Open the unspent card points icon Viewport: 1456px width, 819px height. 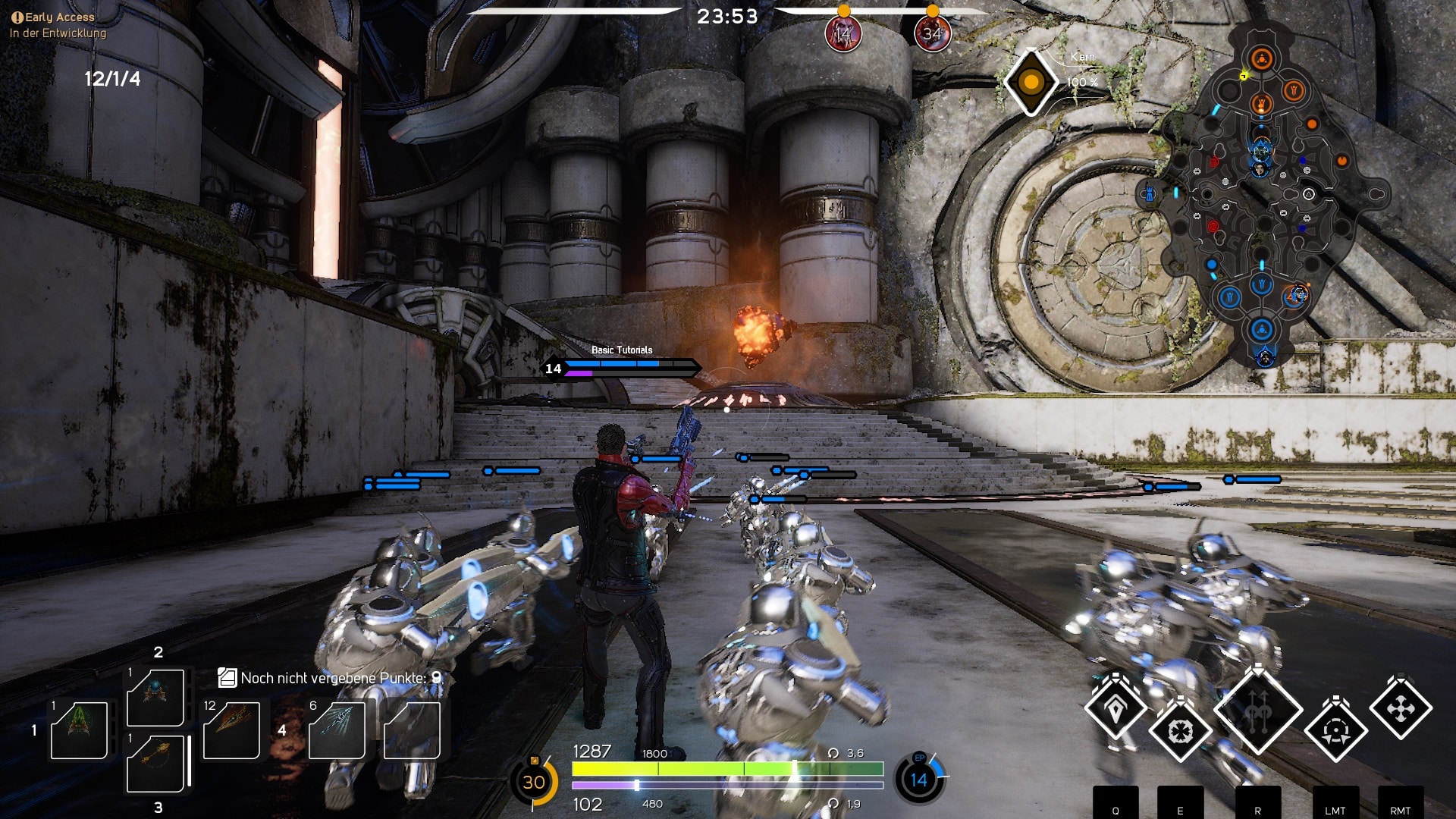(227, 677)
